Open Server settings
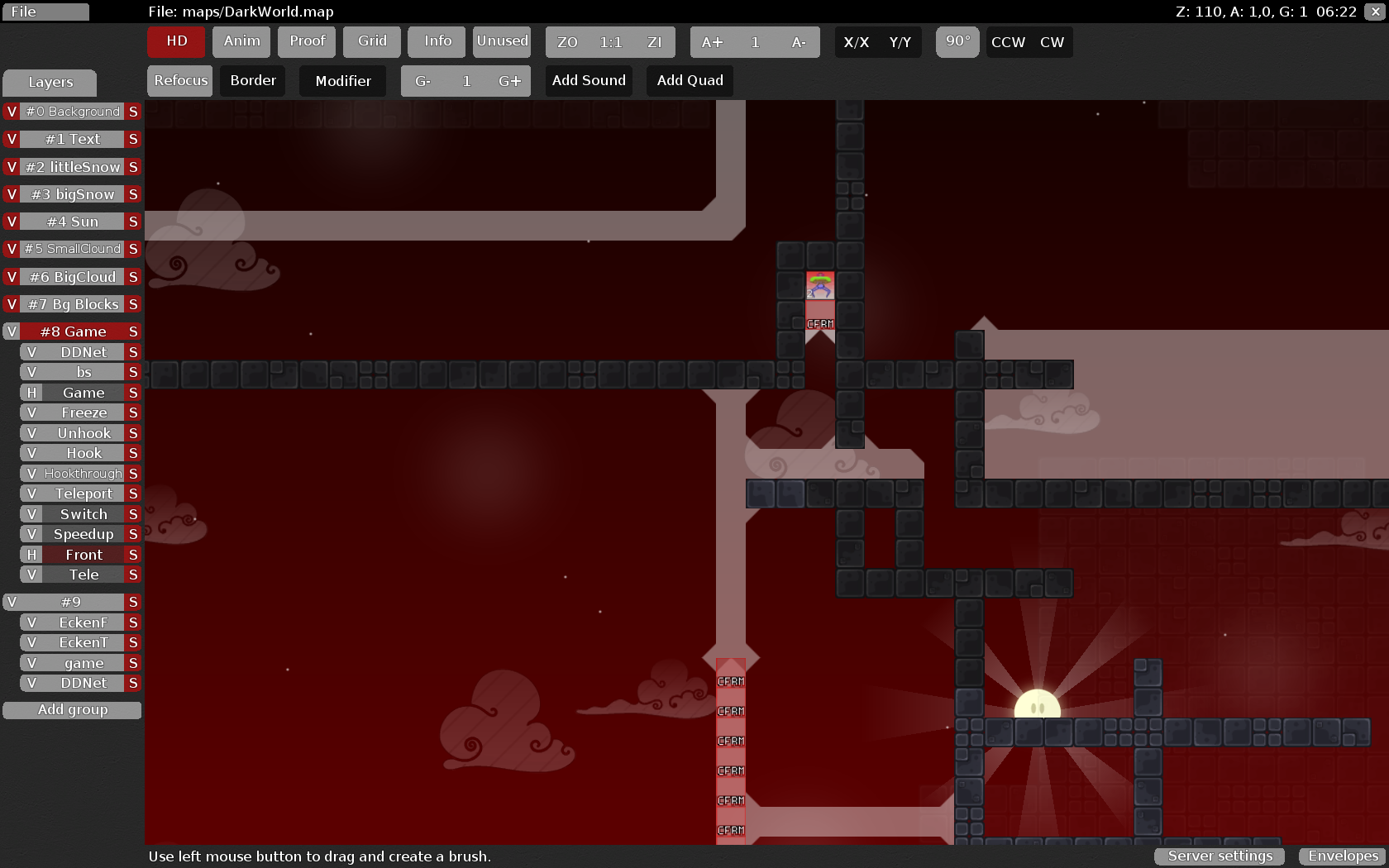1389x868 pixels. pyautogui.click(x=1220, y=856)
